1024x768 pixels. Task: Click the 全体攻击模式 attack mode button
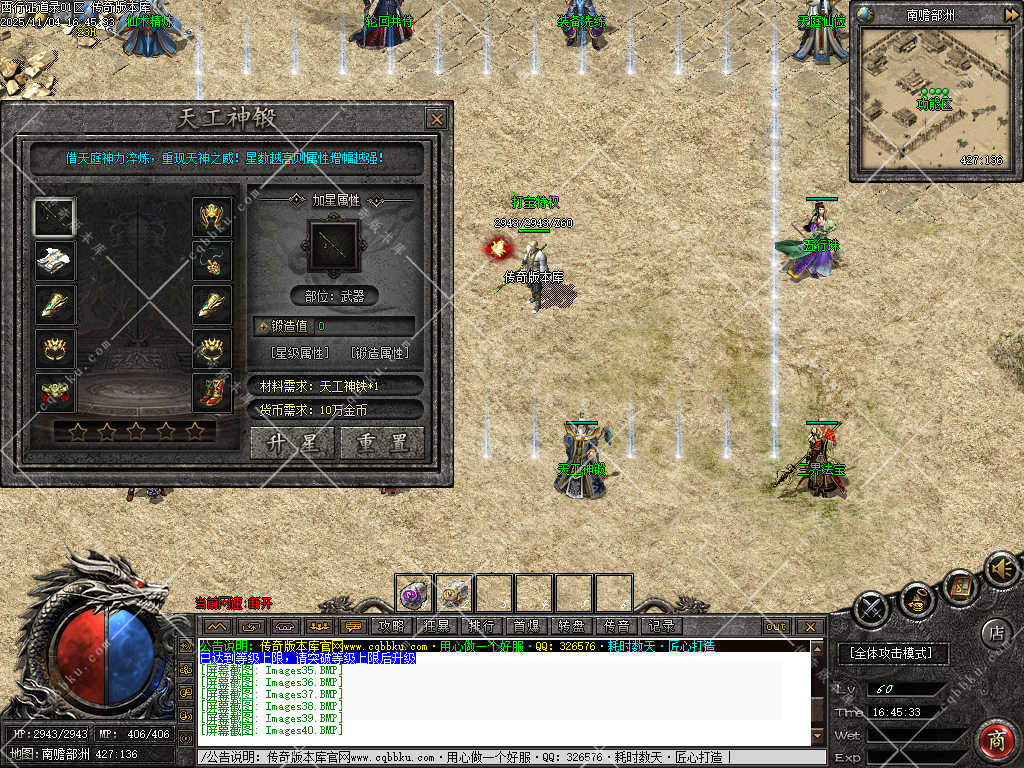tap(891, 653)
